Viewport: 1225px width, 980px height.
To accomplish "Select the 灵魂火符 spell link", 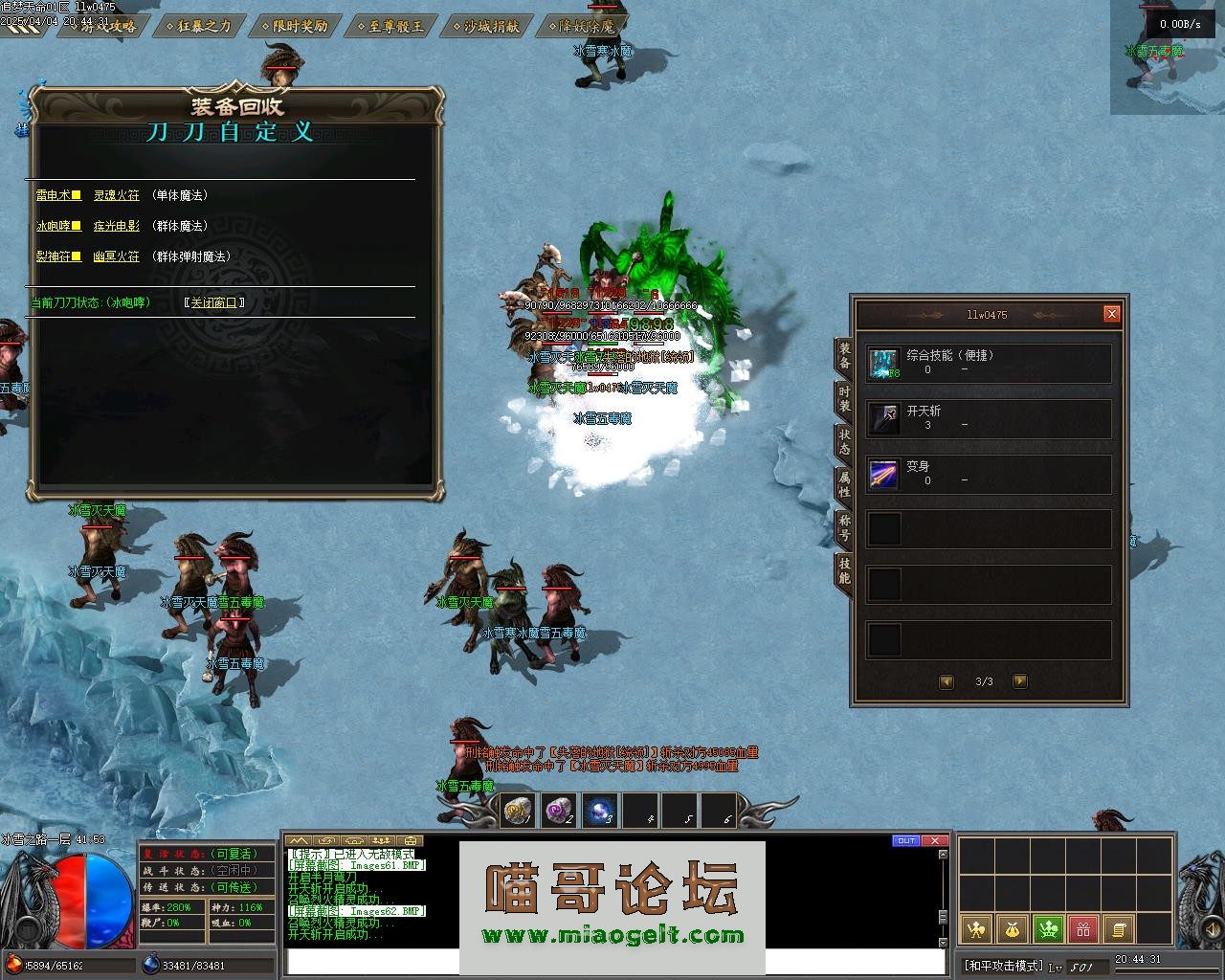I will [x=116, y=195].
